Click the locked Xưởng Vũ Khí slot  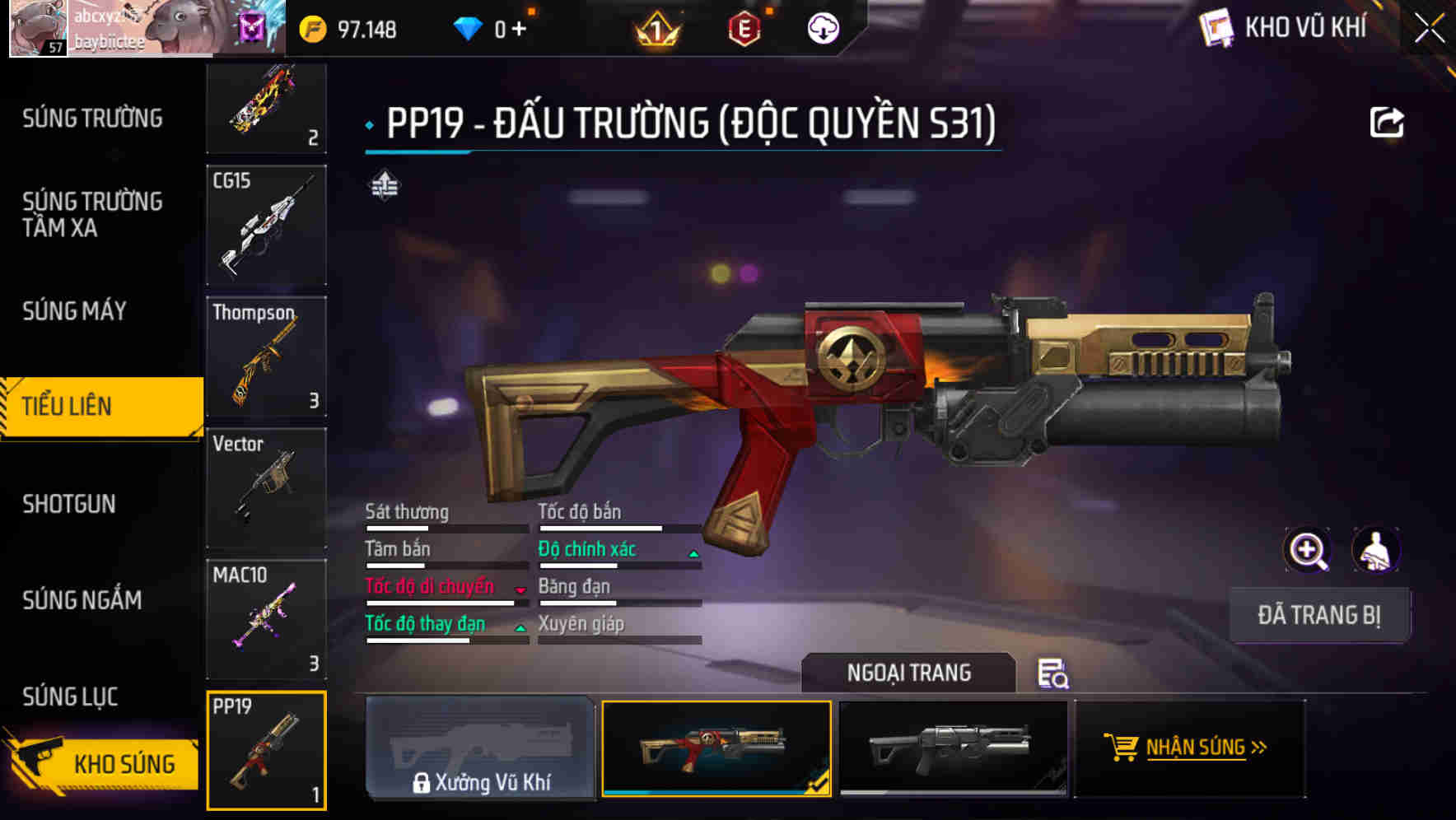[x=480, y=749]
